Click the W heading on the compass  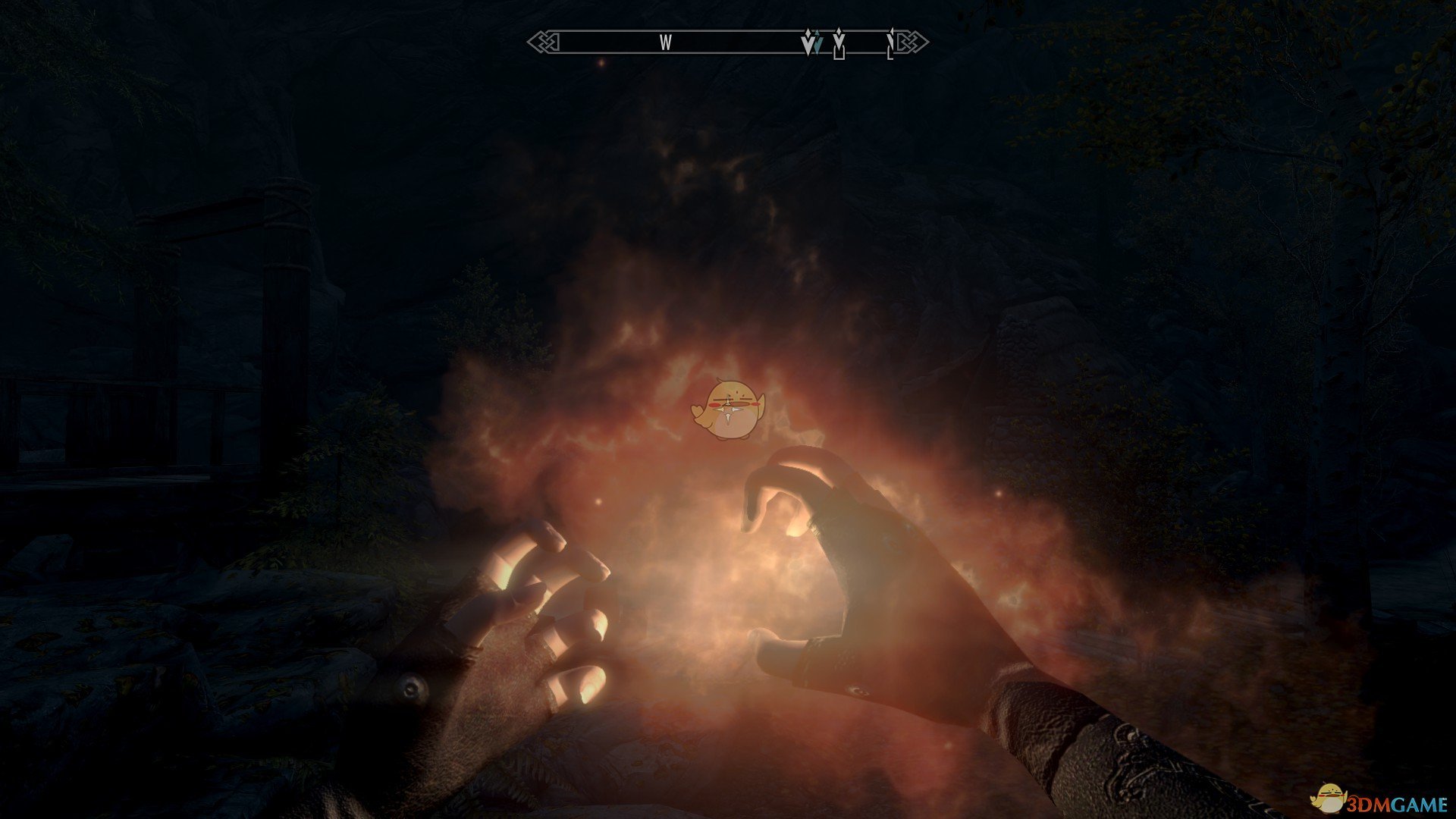coord(665,42)
